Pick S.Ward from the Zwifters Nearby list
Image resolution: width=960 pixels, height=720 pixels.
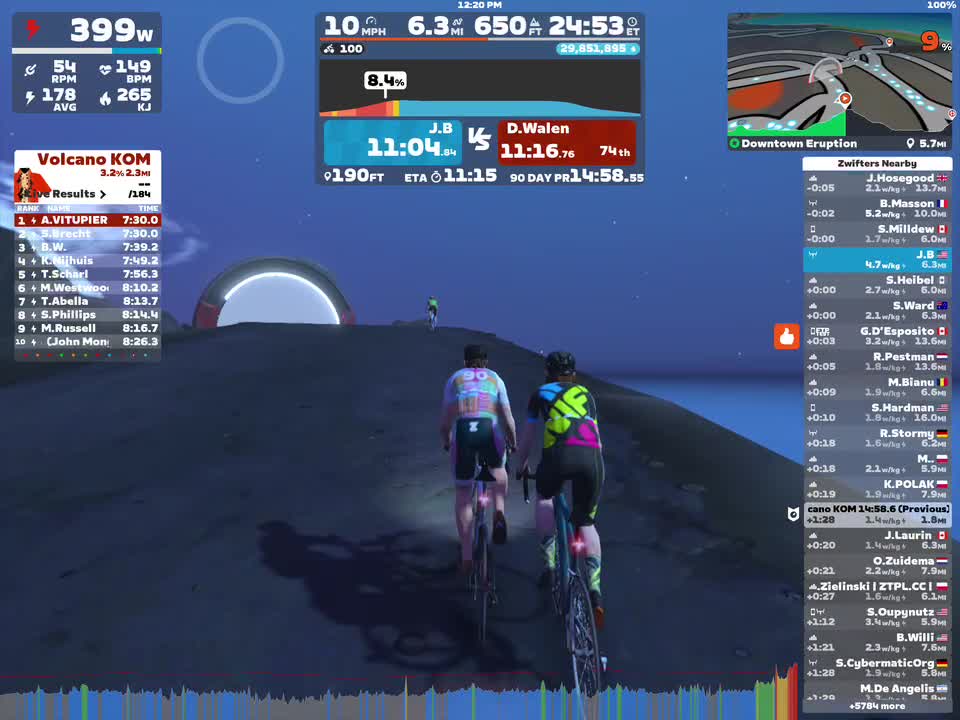point(877,310)
